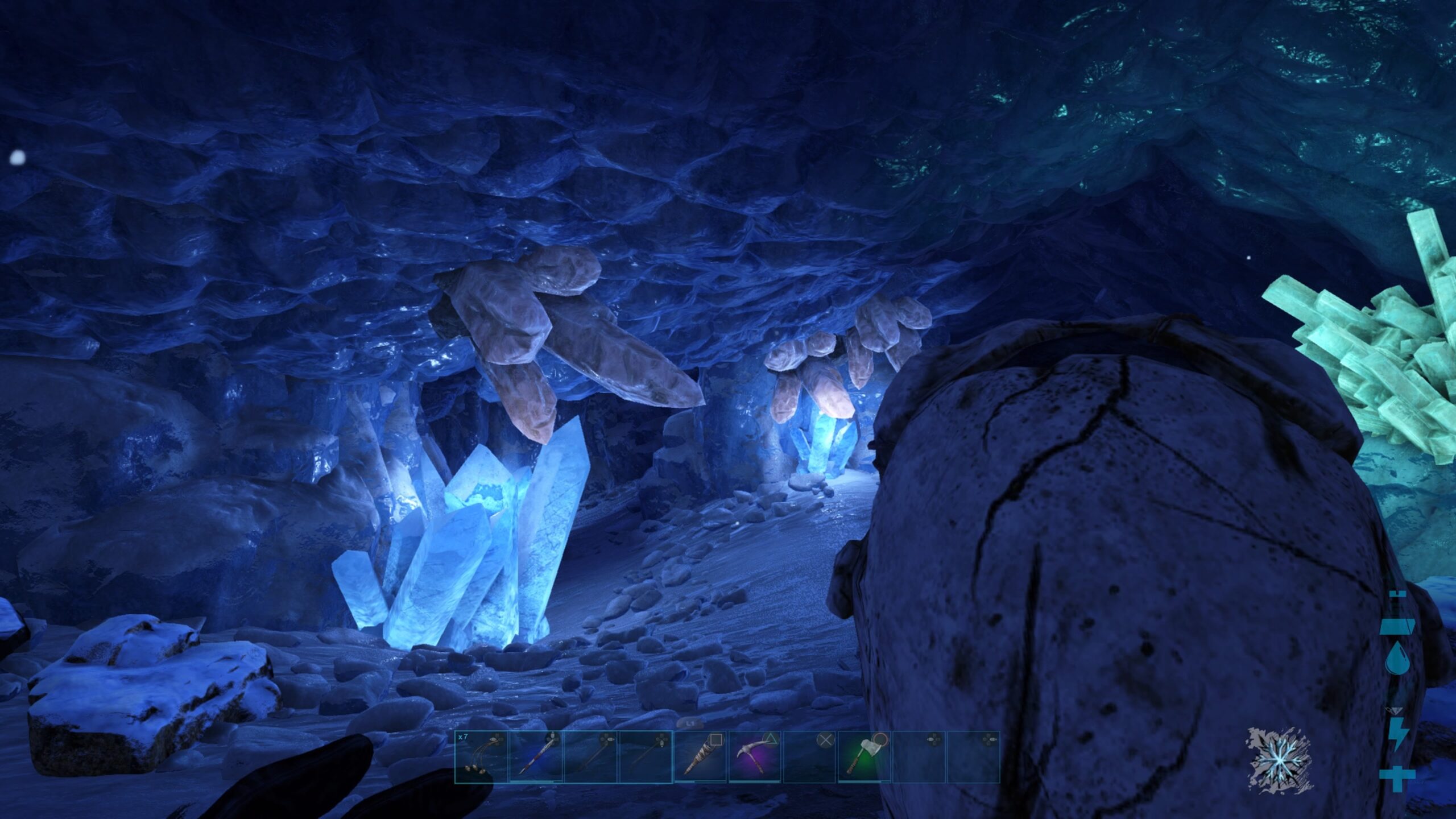Select the bola stack hotbar slot
The width and height of the screenshot is (1456, 819).
[x=481, y=758]
